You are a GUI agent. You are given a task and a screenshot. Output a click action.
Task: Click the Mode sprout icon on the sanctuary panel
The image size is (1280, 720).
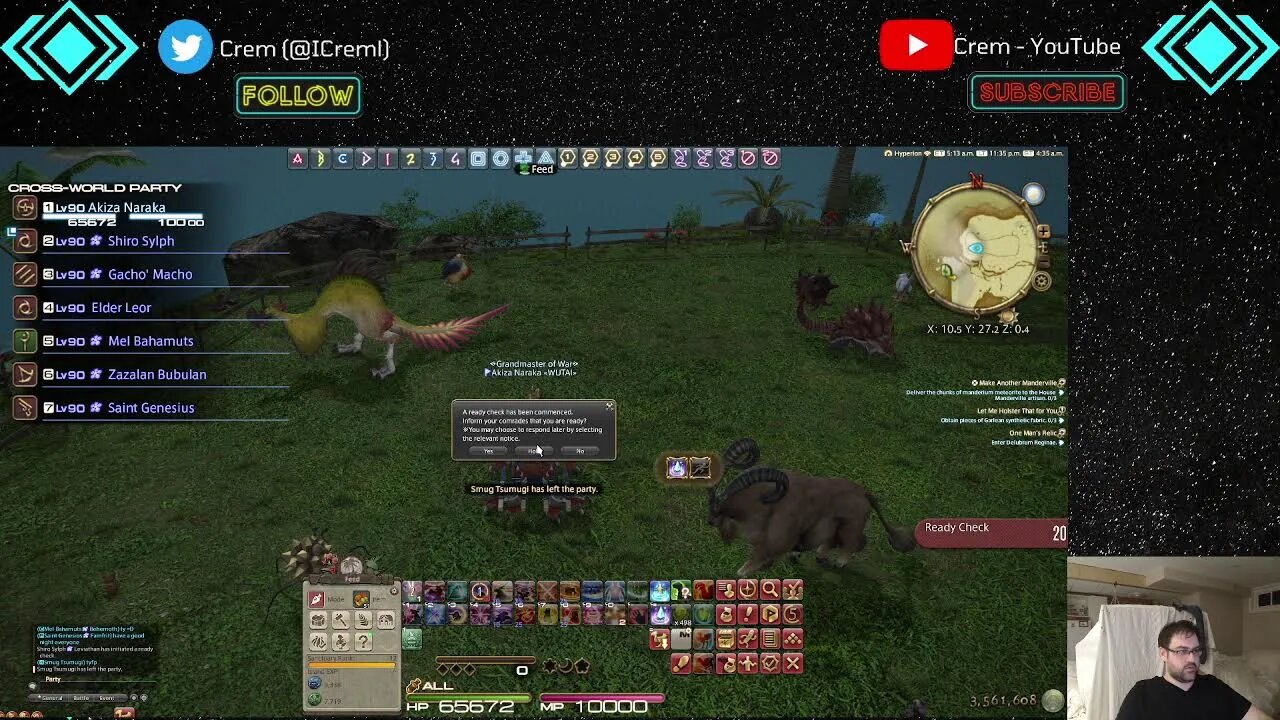(316, 598)
